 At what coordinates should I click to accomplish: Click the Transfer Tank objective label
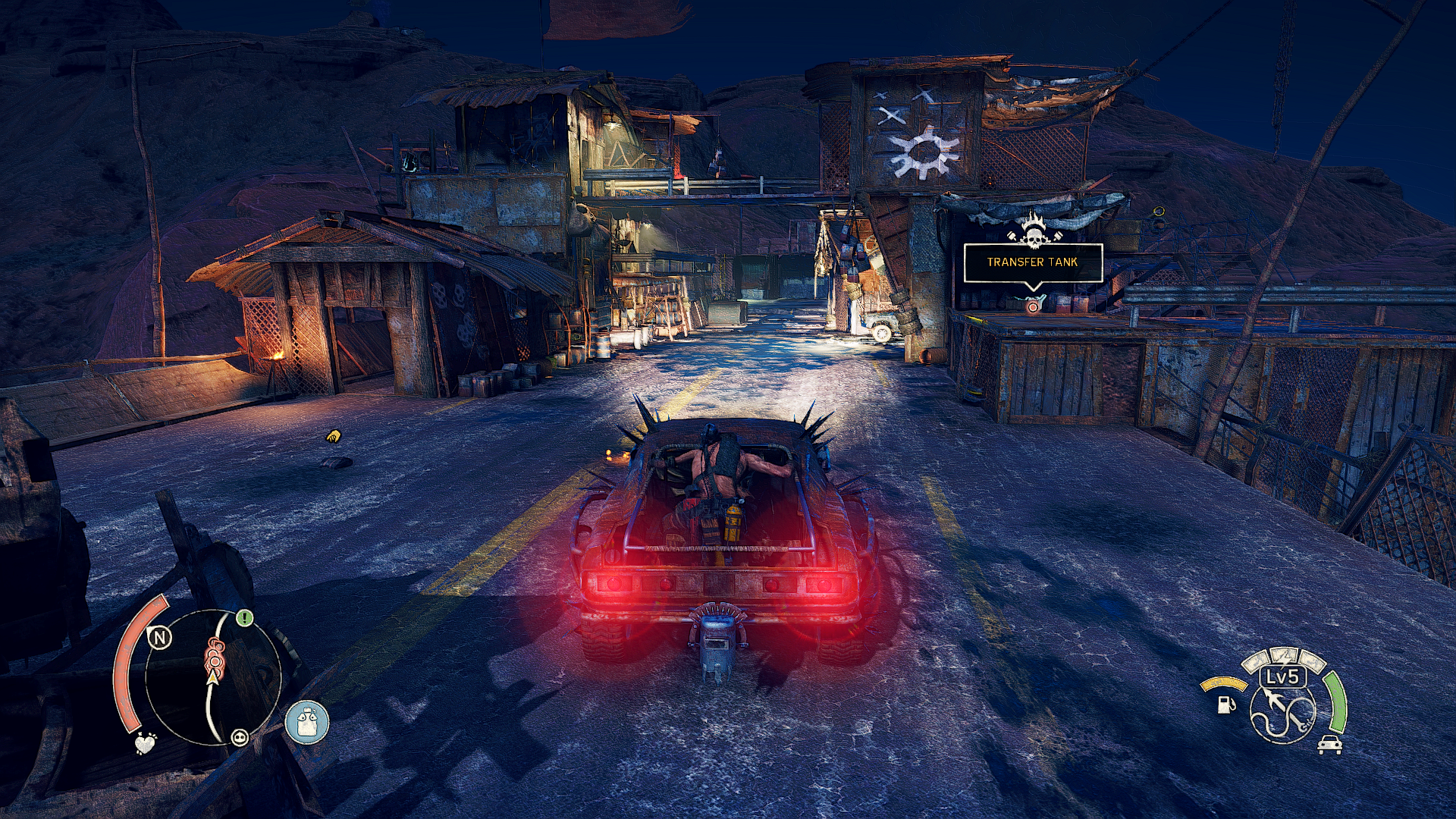point(1032,262)
